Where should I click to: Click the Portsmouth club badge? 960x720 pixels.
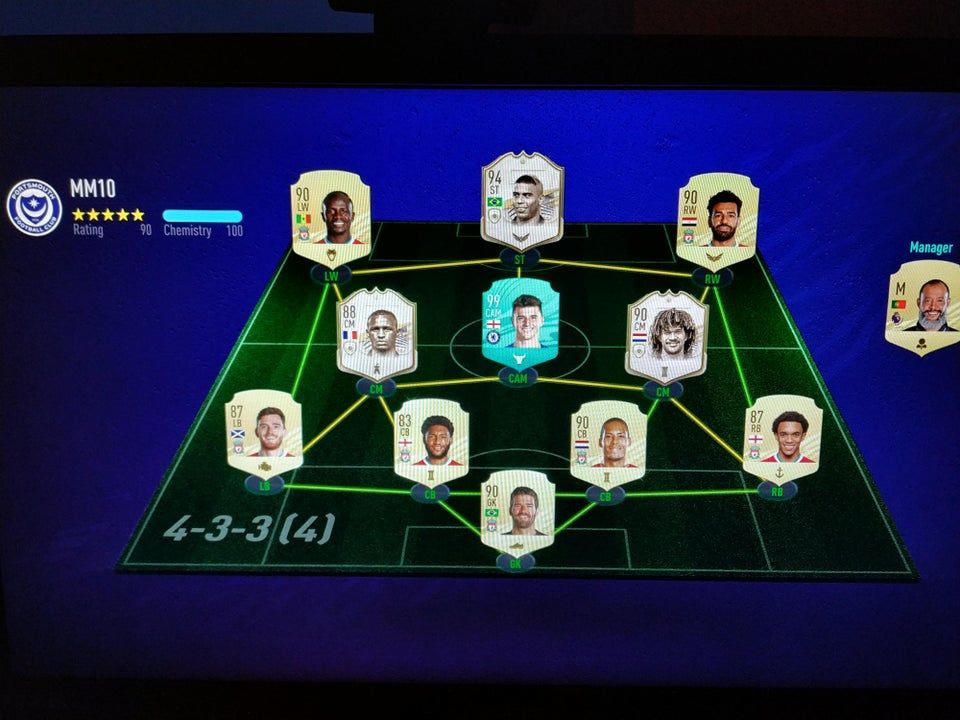34,207
